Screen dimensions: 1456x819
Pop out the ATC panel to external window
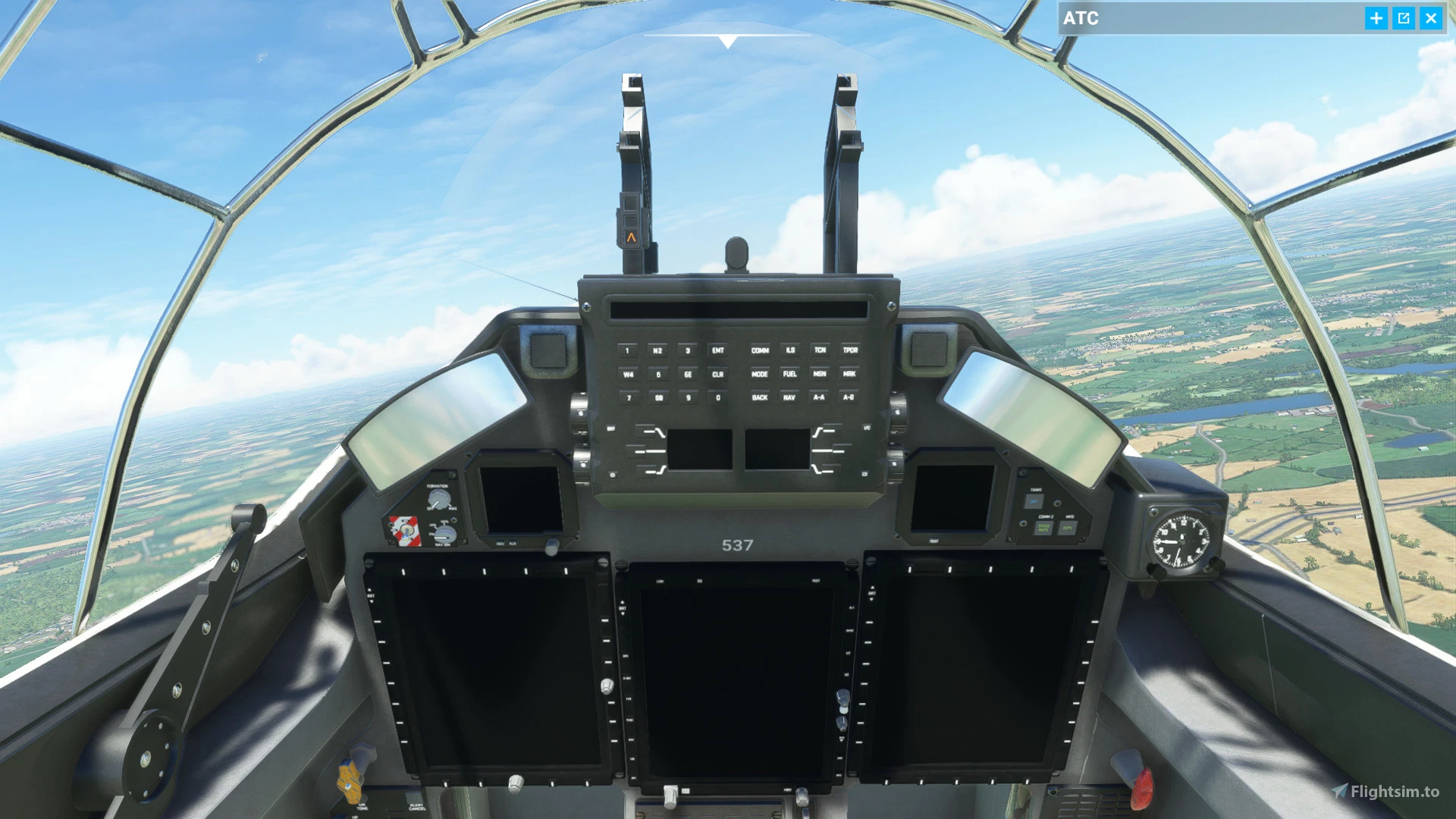pos(1404,19)
